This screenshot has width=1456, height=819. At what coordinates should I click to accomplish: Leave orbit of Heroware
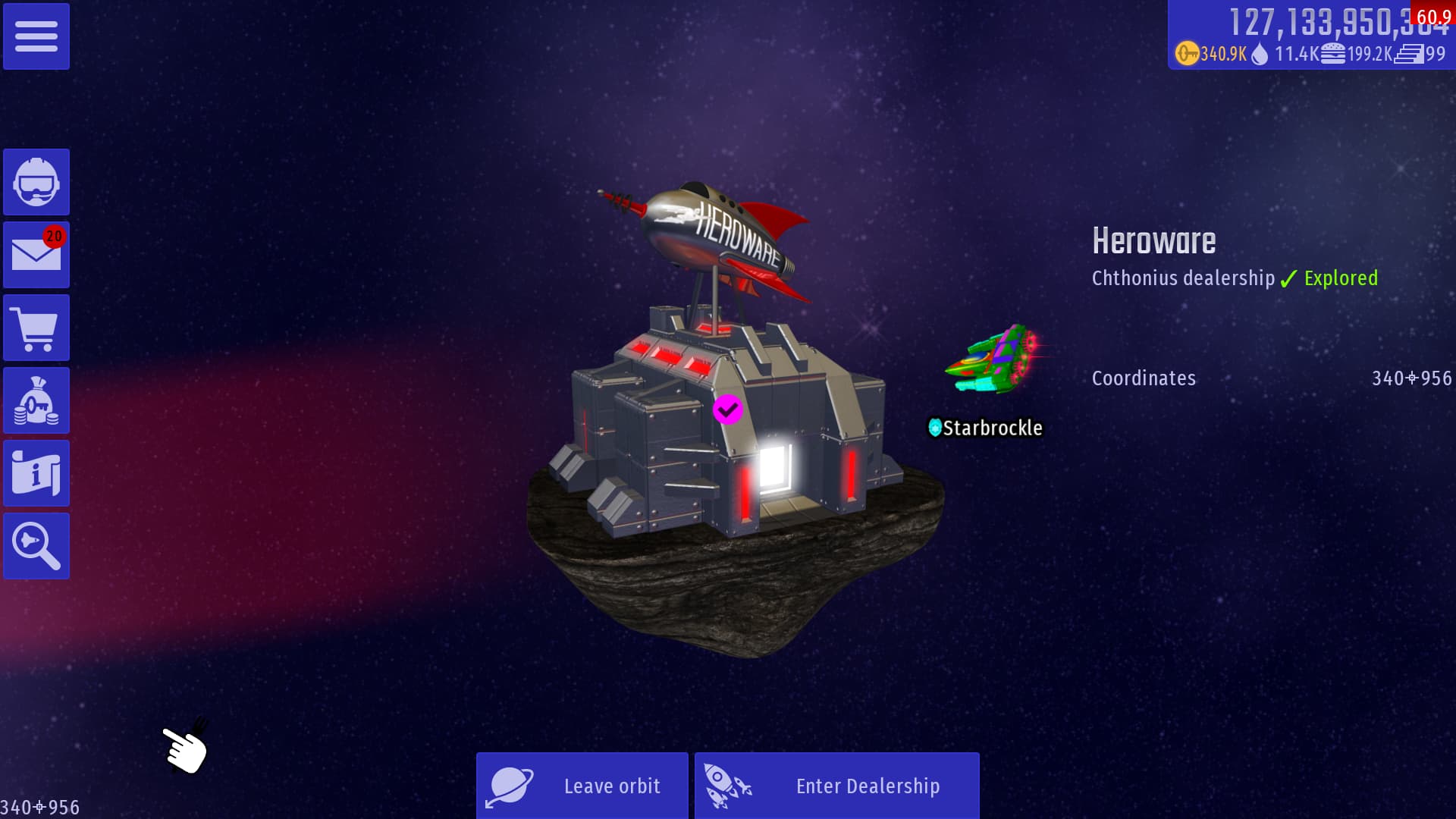point(582,786)
